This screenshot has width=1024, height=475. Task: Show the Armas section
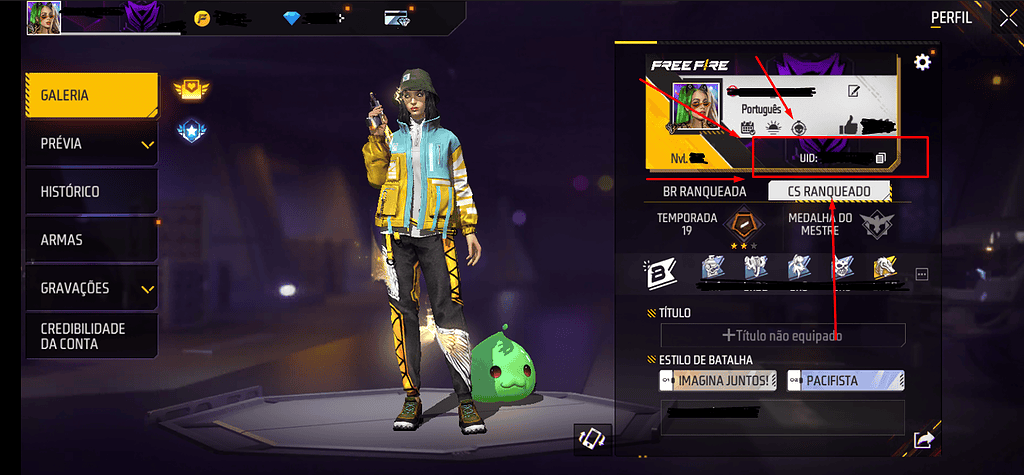[x=92, y=240]
